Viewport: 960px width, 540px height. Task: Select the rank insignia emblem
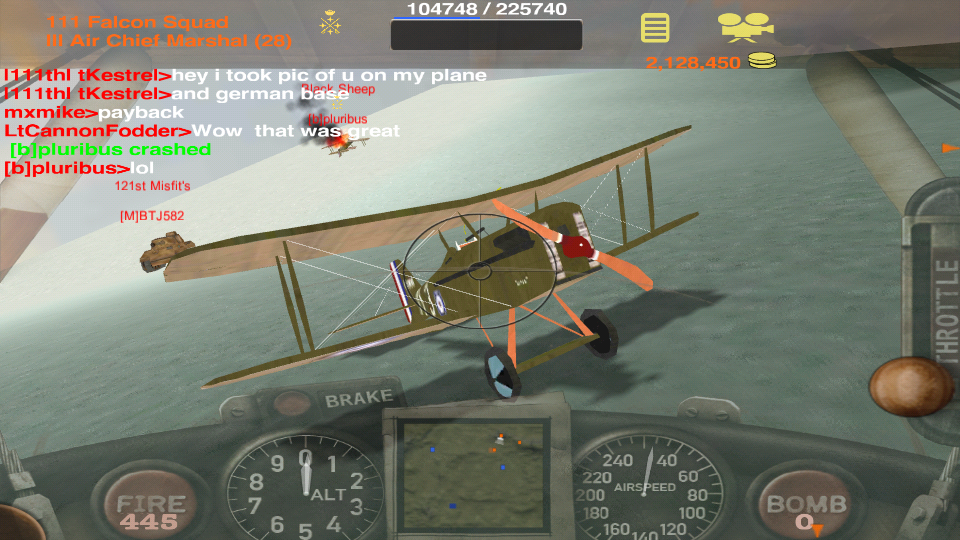pos(329,24)
